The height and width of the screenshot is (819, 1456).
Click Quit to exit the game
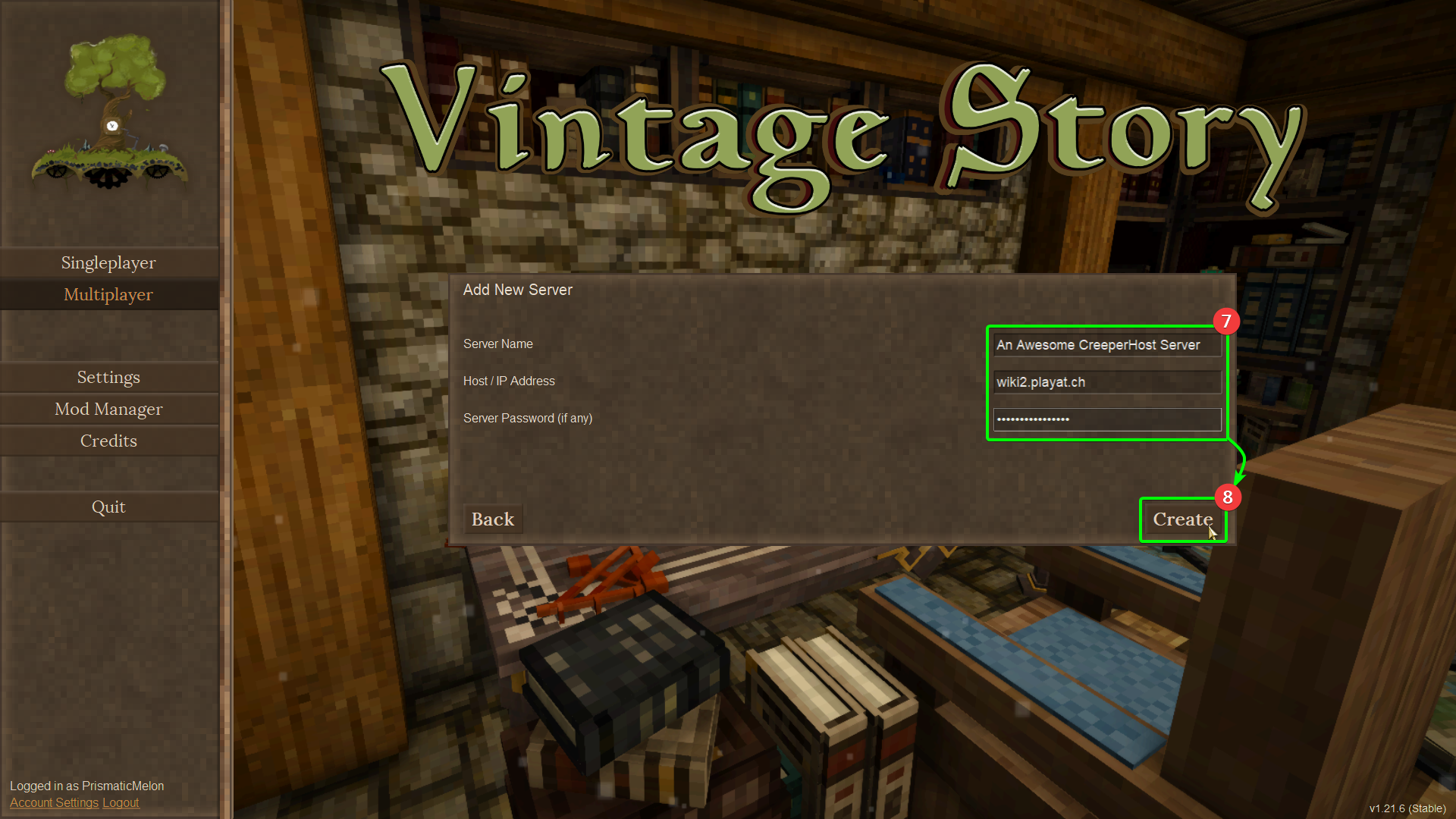108,507
